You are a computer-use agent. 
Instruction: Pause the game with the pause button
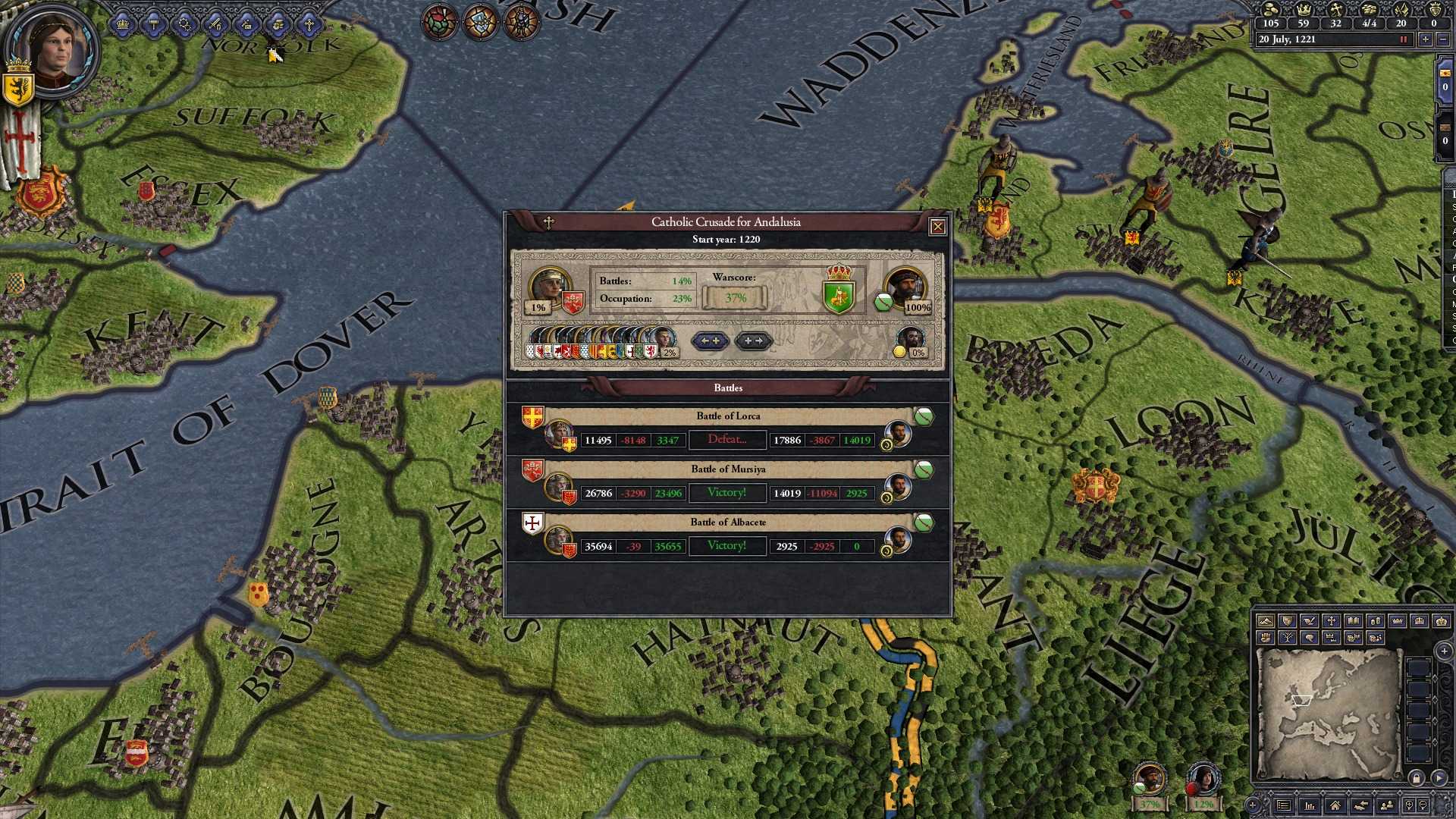pyautogui.click(x=1402, y=39)
